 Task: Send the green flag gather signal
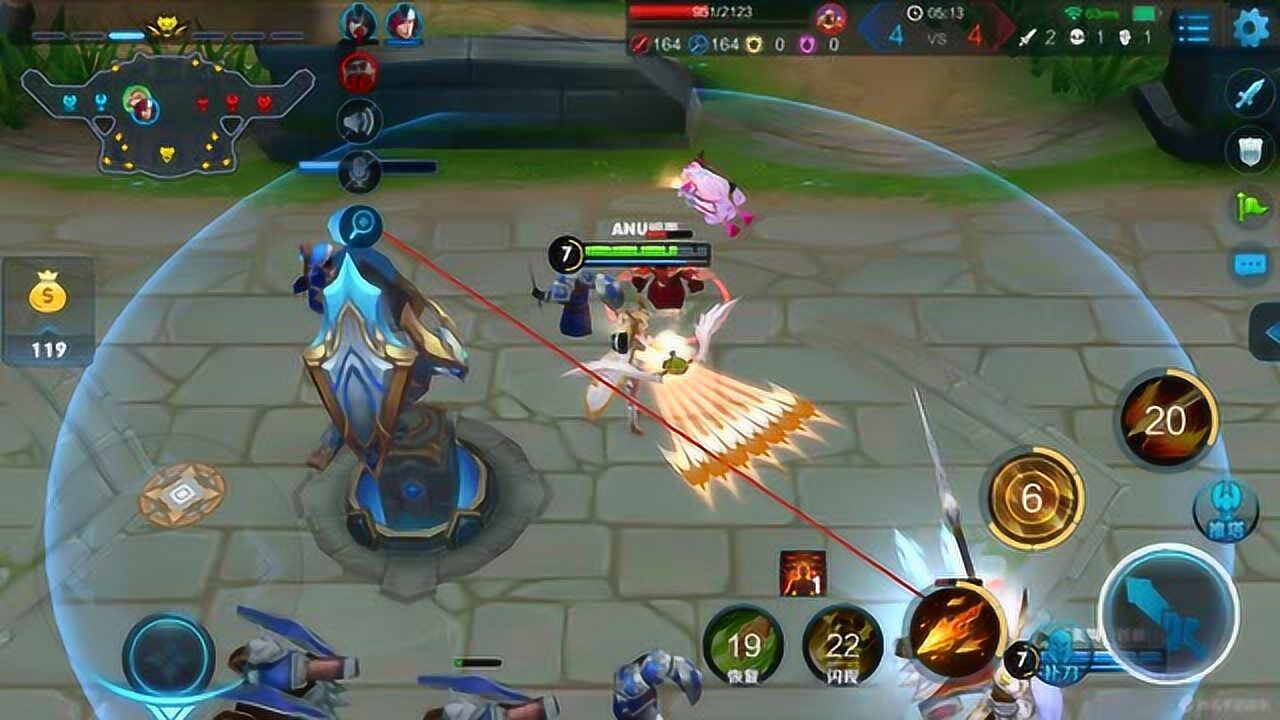point(1250,207)
